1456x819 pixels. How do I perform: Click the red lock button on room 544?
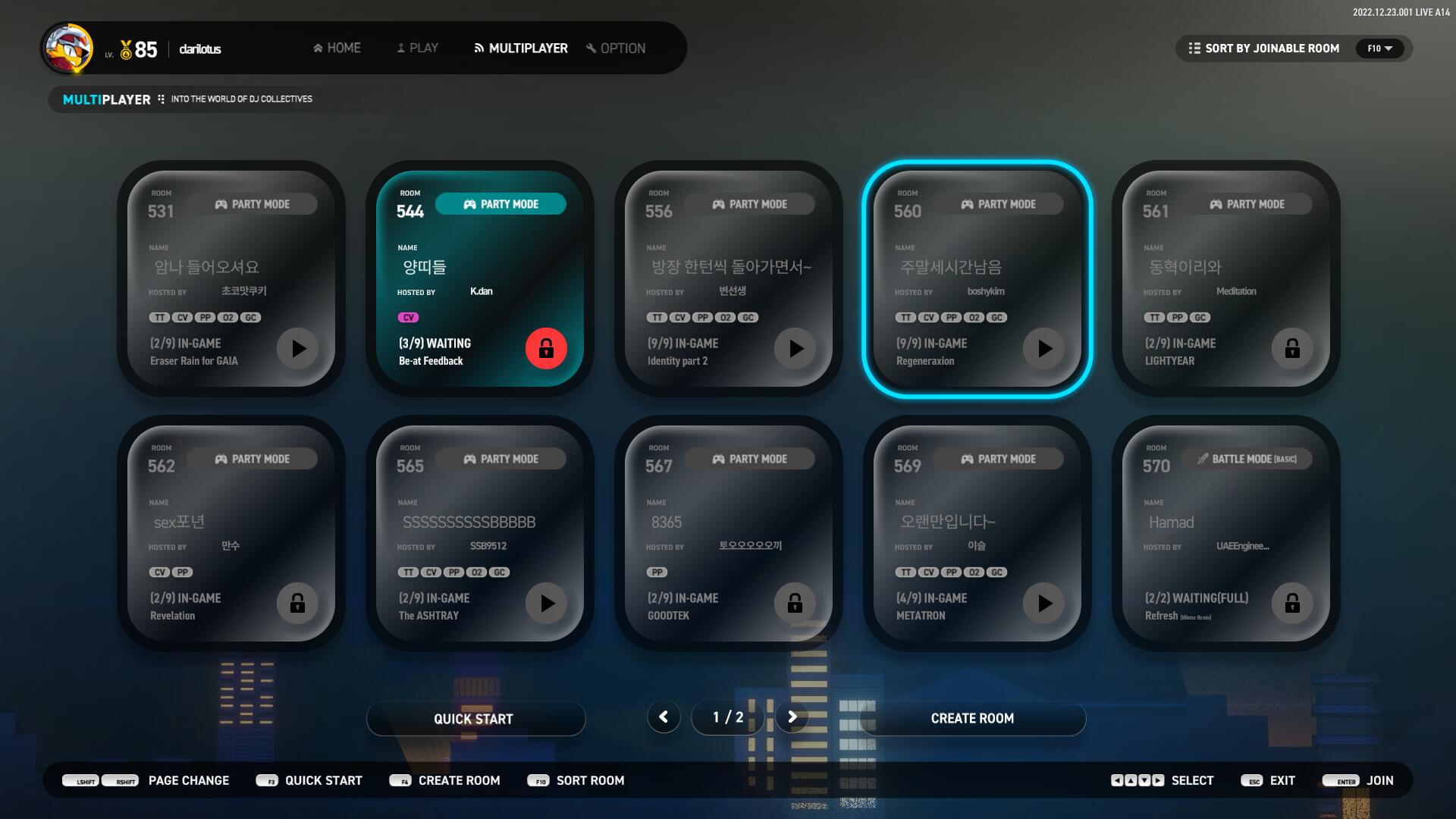coord(546,348)
